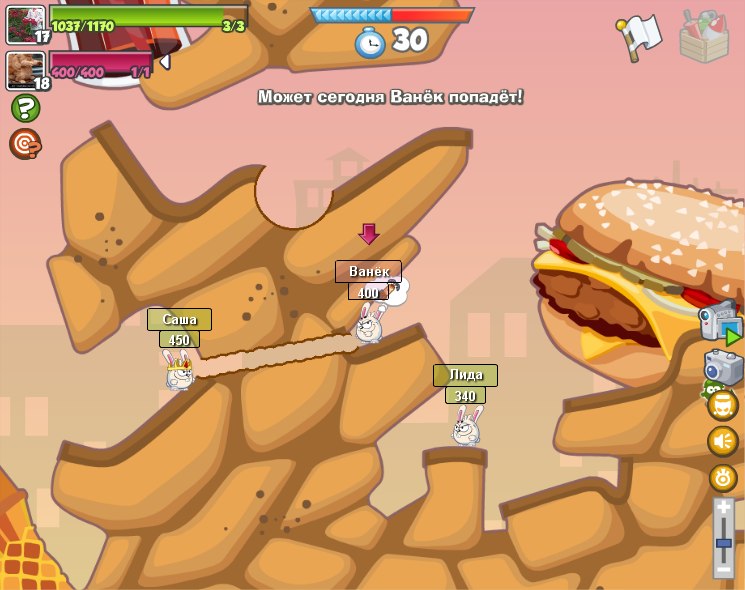Select the level 17 player avatar
Screen dimensions: 745x590
pyautogui.click(x=25, y=24)
